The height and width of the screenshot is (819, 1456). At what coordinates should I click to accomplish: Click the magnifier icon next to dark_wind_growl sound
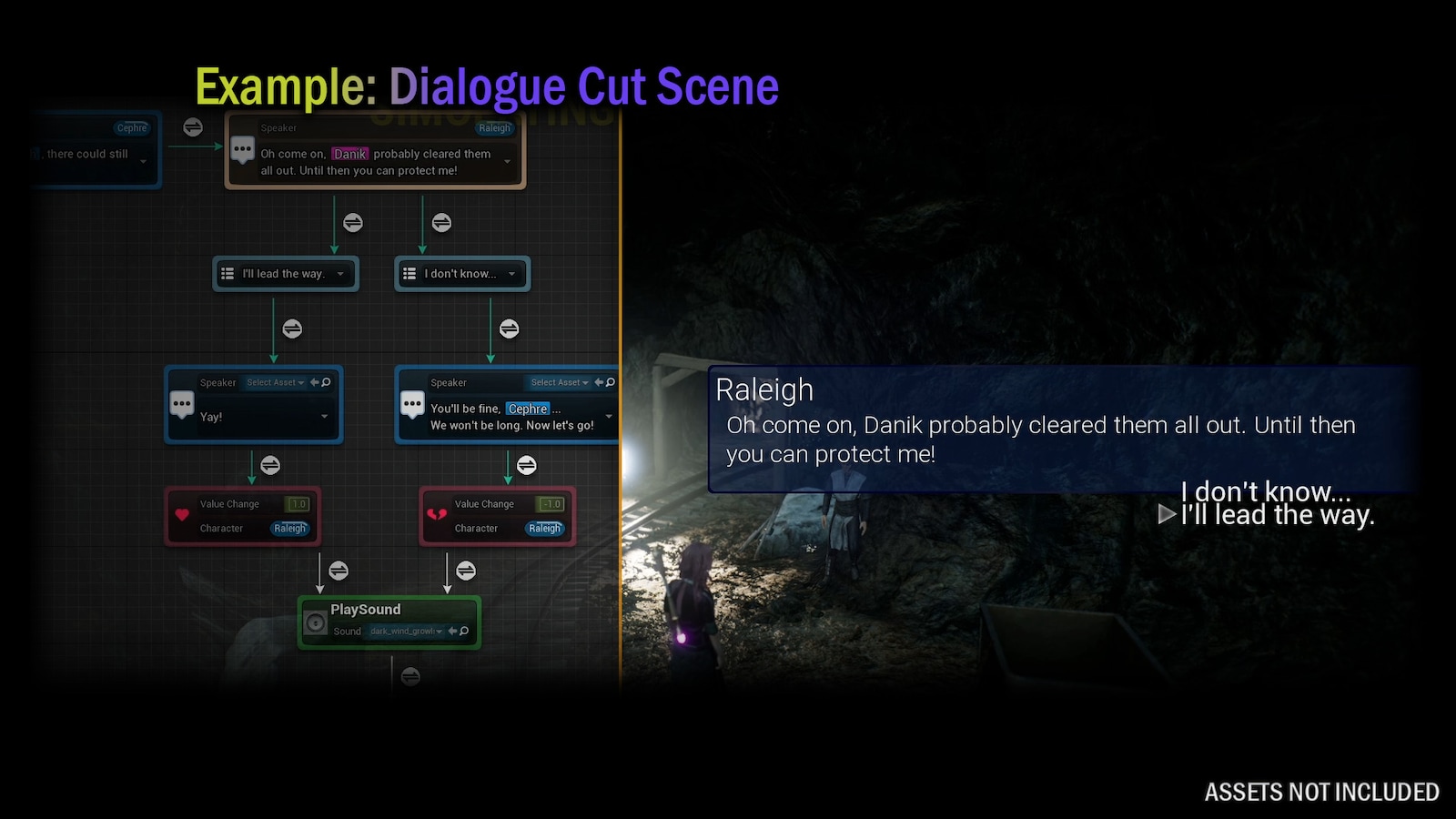point(465,631)
